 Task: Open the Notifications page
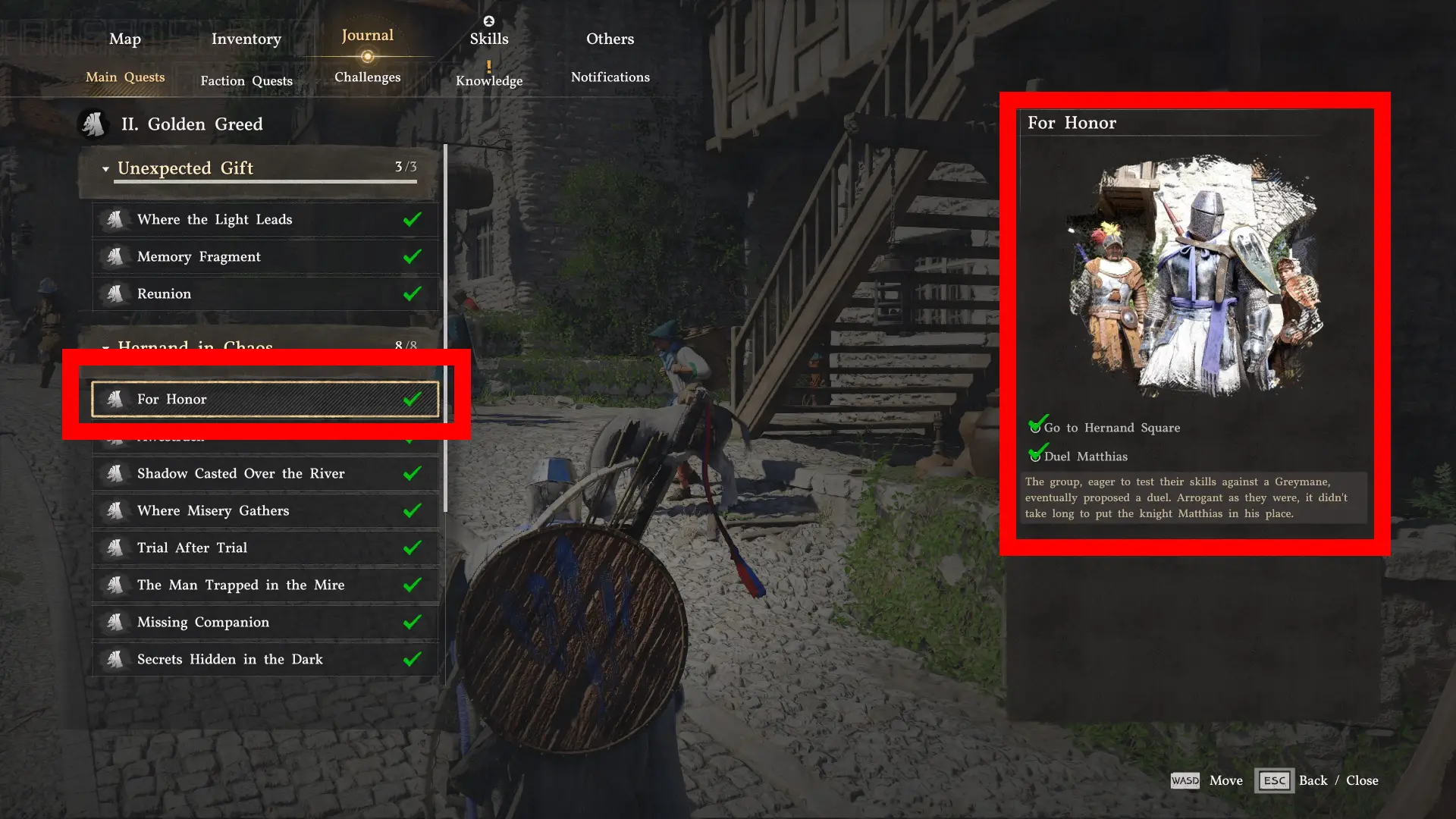pos(610,77)
